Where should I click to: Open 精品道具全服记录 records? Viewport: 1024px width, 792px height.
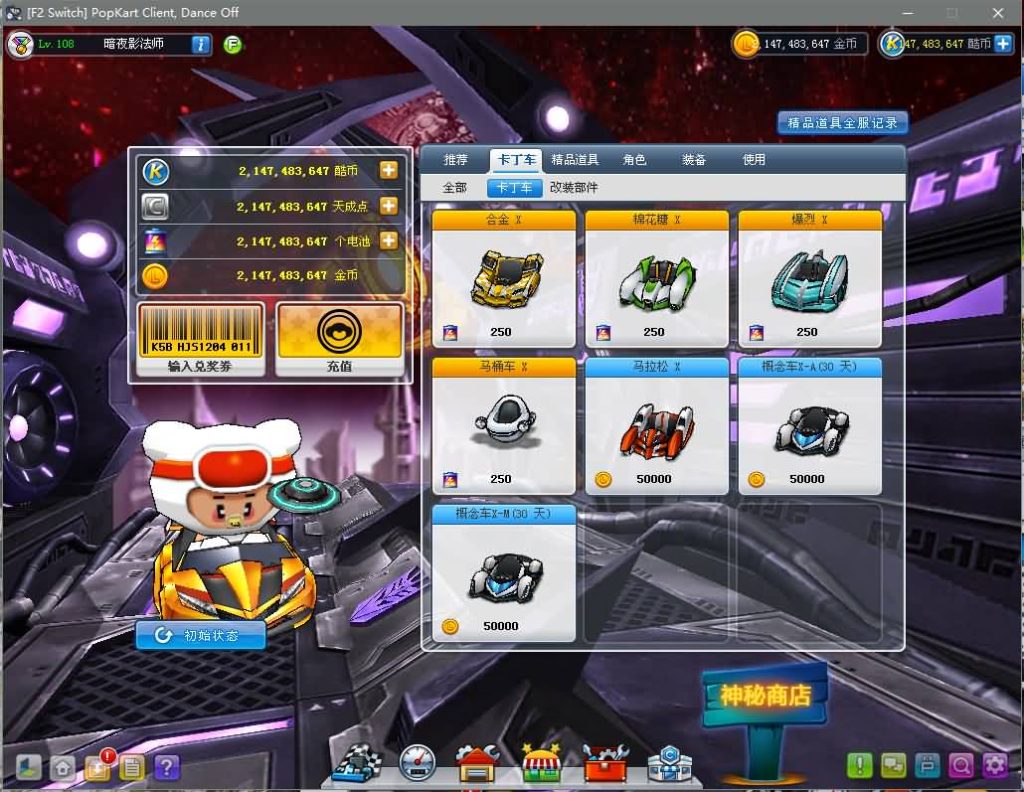click(843, 123)
